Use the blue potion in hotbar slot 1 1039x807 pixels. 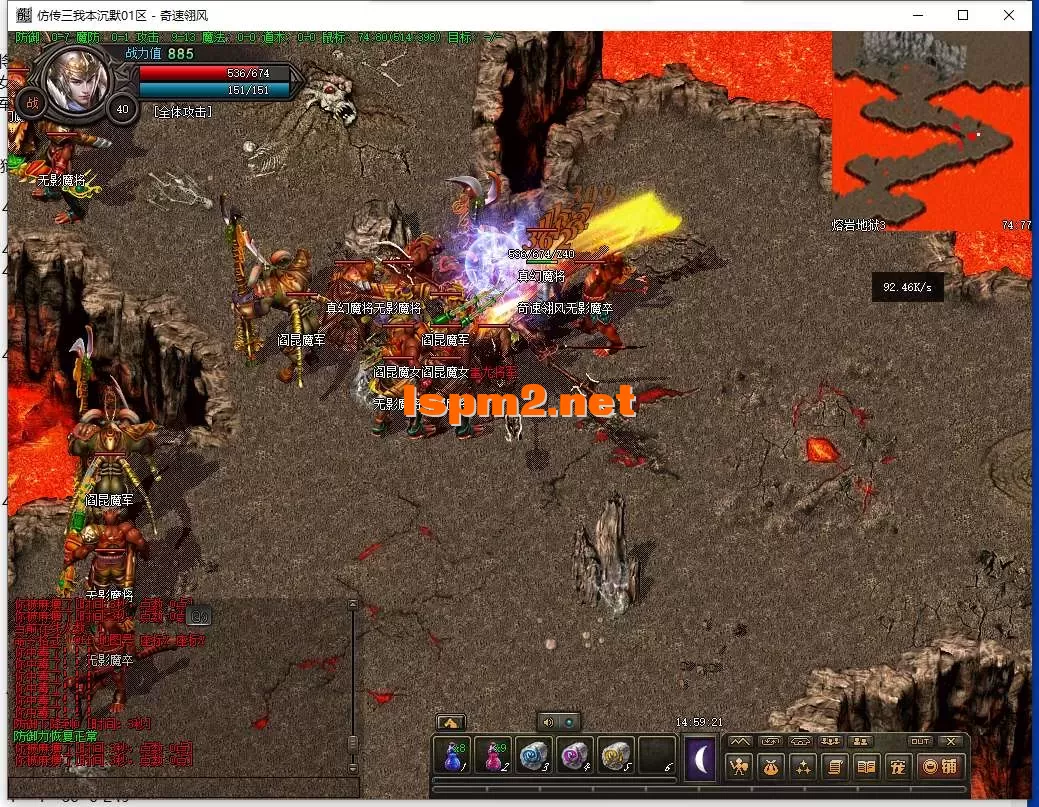coord(453,757)
